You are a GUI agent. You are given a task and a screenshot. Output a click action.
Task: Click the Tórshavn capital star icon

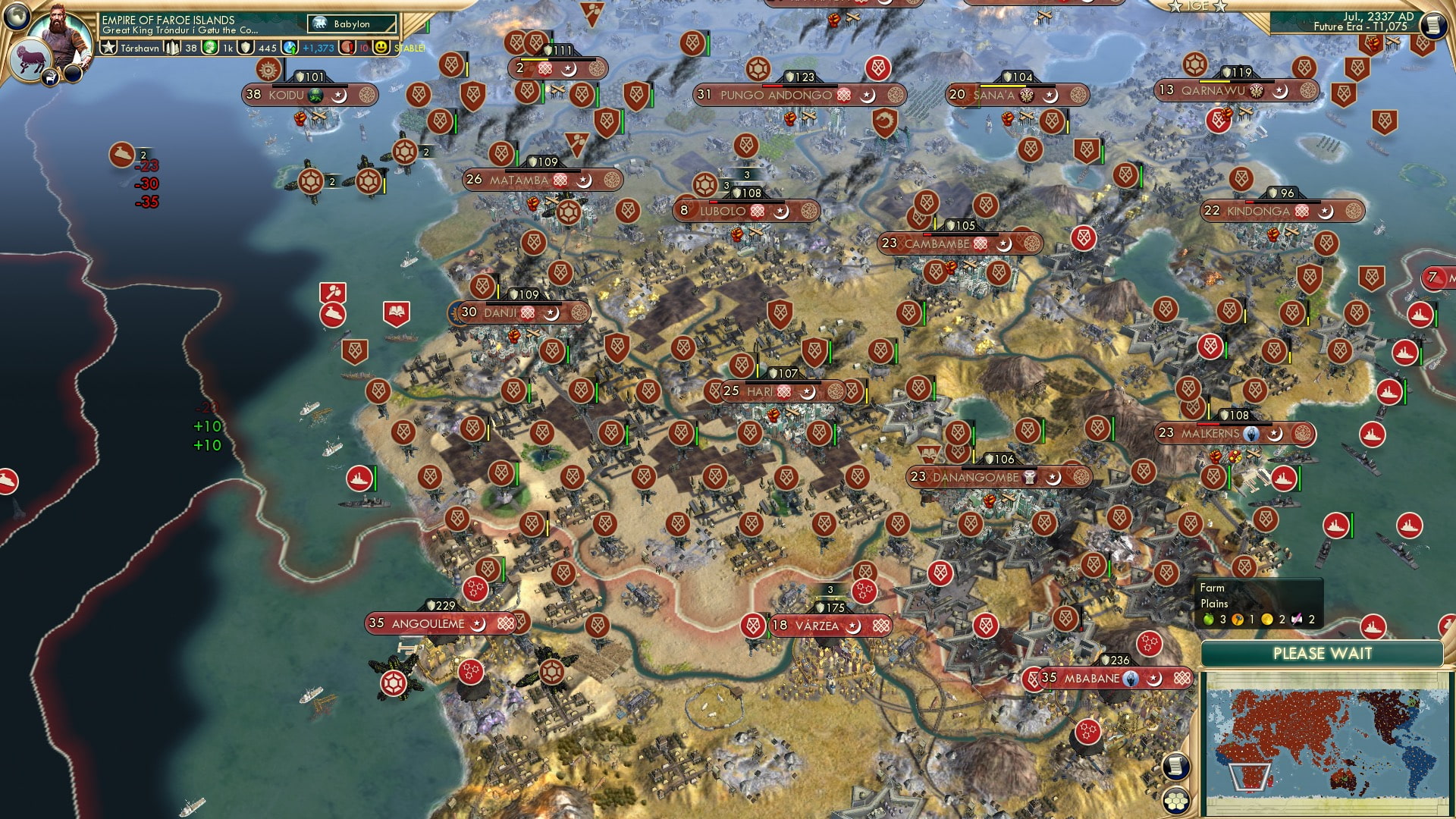[x=108, y=48]
